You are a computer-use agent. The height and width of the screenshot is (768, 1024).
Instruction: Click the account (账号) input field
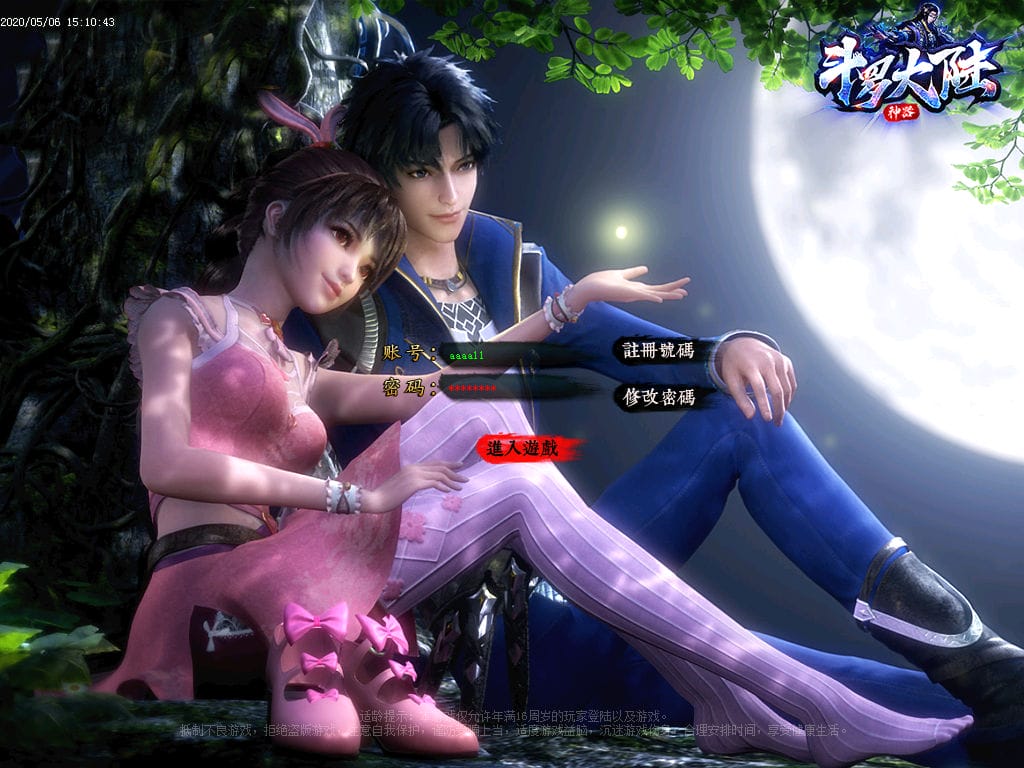pos(500,355)
